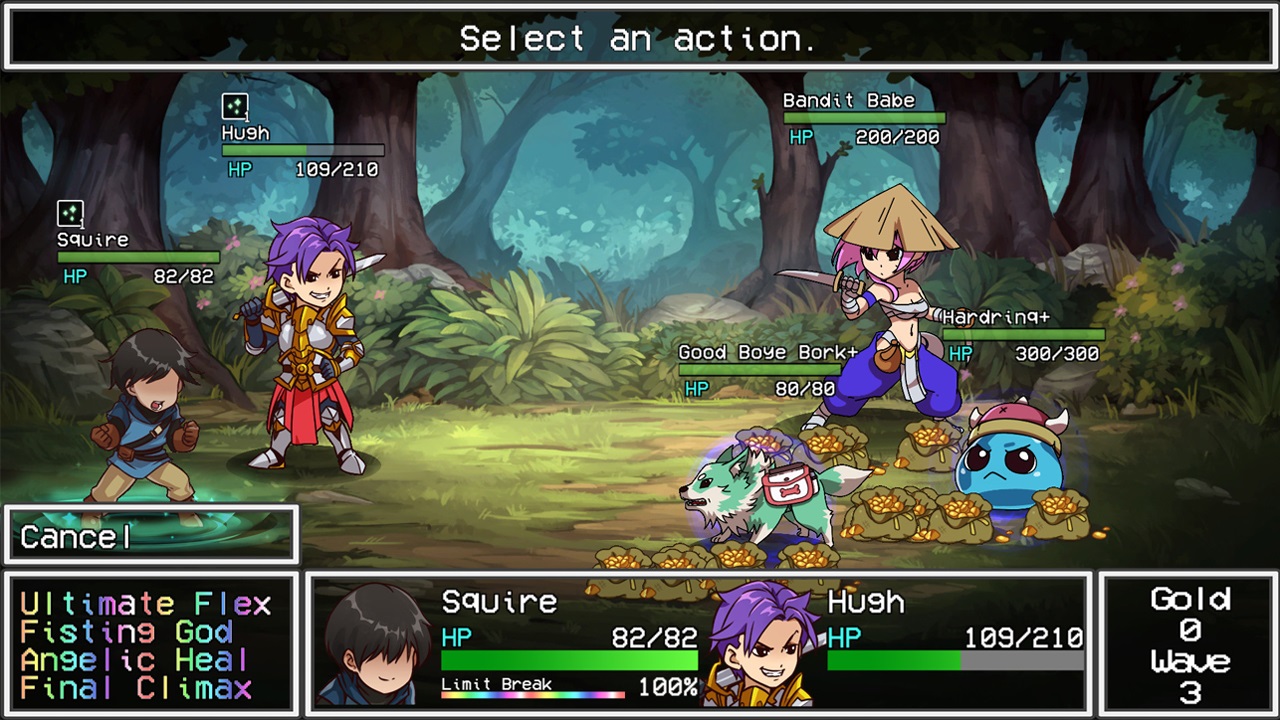Viewport: 1280px width, 720px height.
Task: Click the Good Boye Bork+ wolf sprite
Action: pos(760,490)
